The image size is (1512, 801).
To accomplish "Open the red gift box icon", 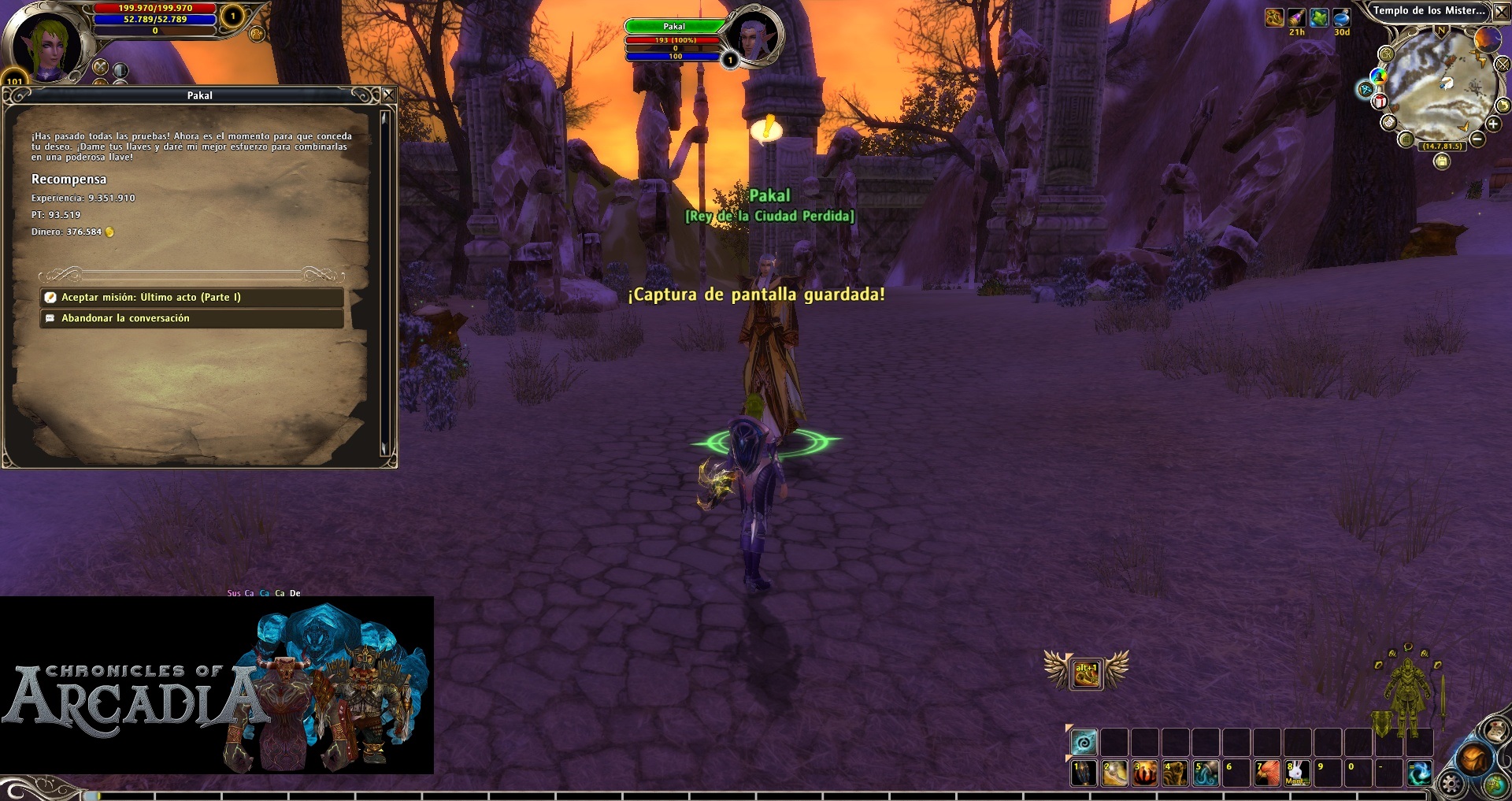I will [1380, 101].
